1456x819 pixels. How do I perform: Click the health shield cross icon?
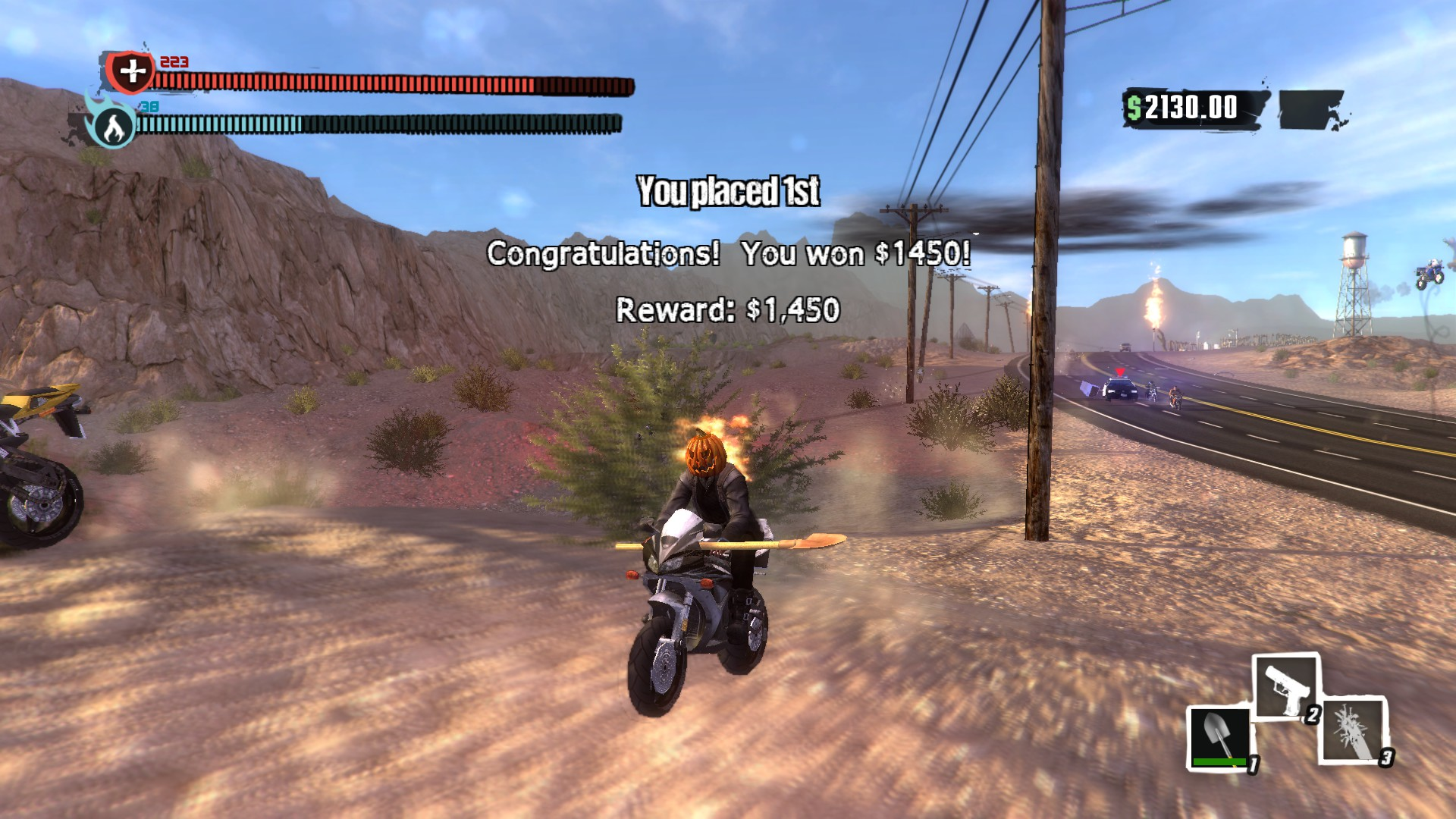132,72
